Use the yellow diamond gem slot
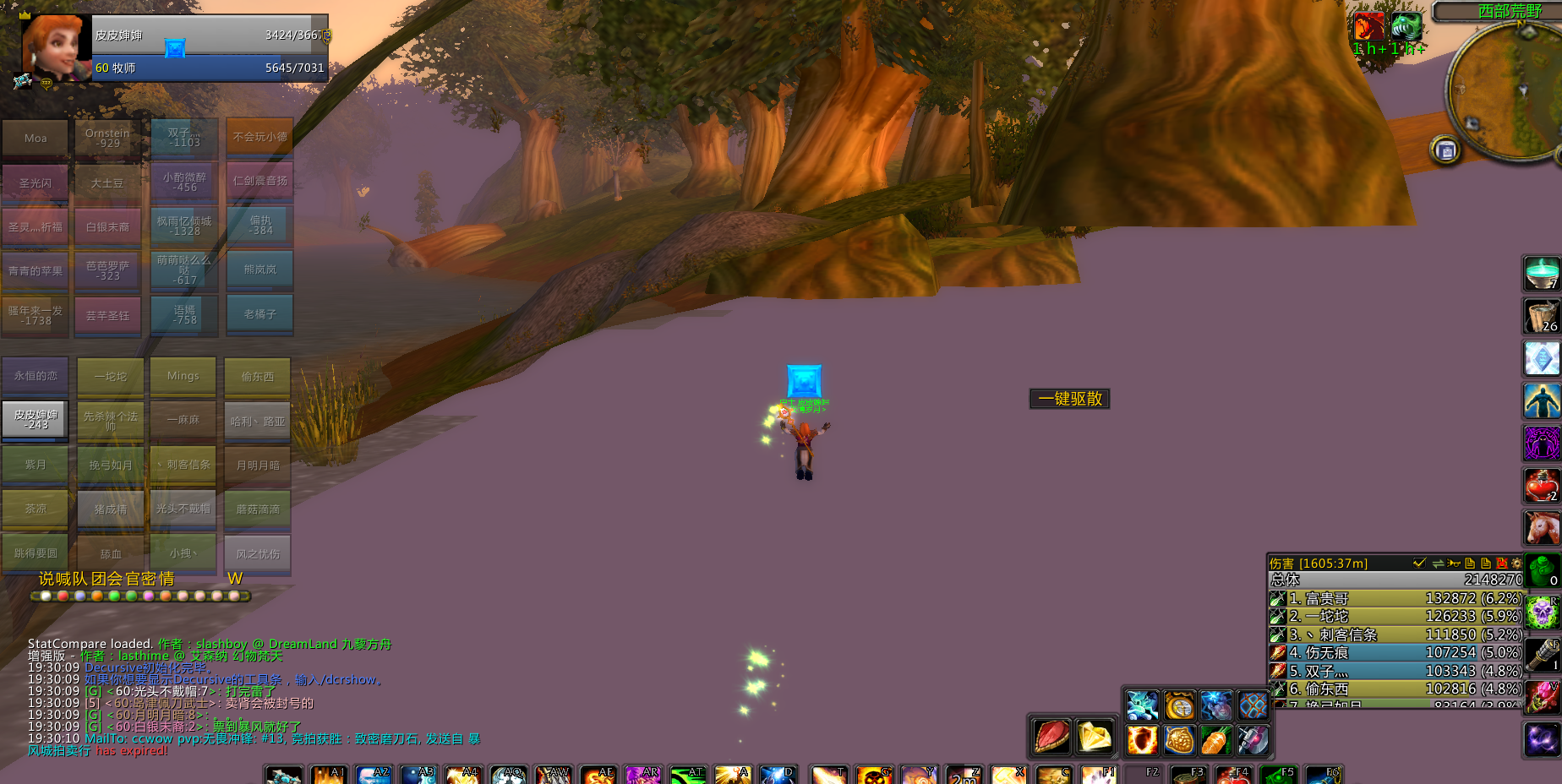 pyautogui.click(x=1095, y=737)
